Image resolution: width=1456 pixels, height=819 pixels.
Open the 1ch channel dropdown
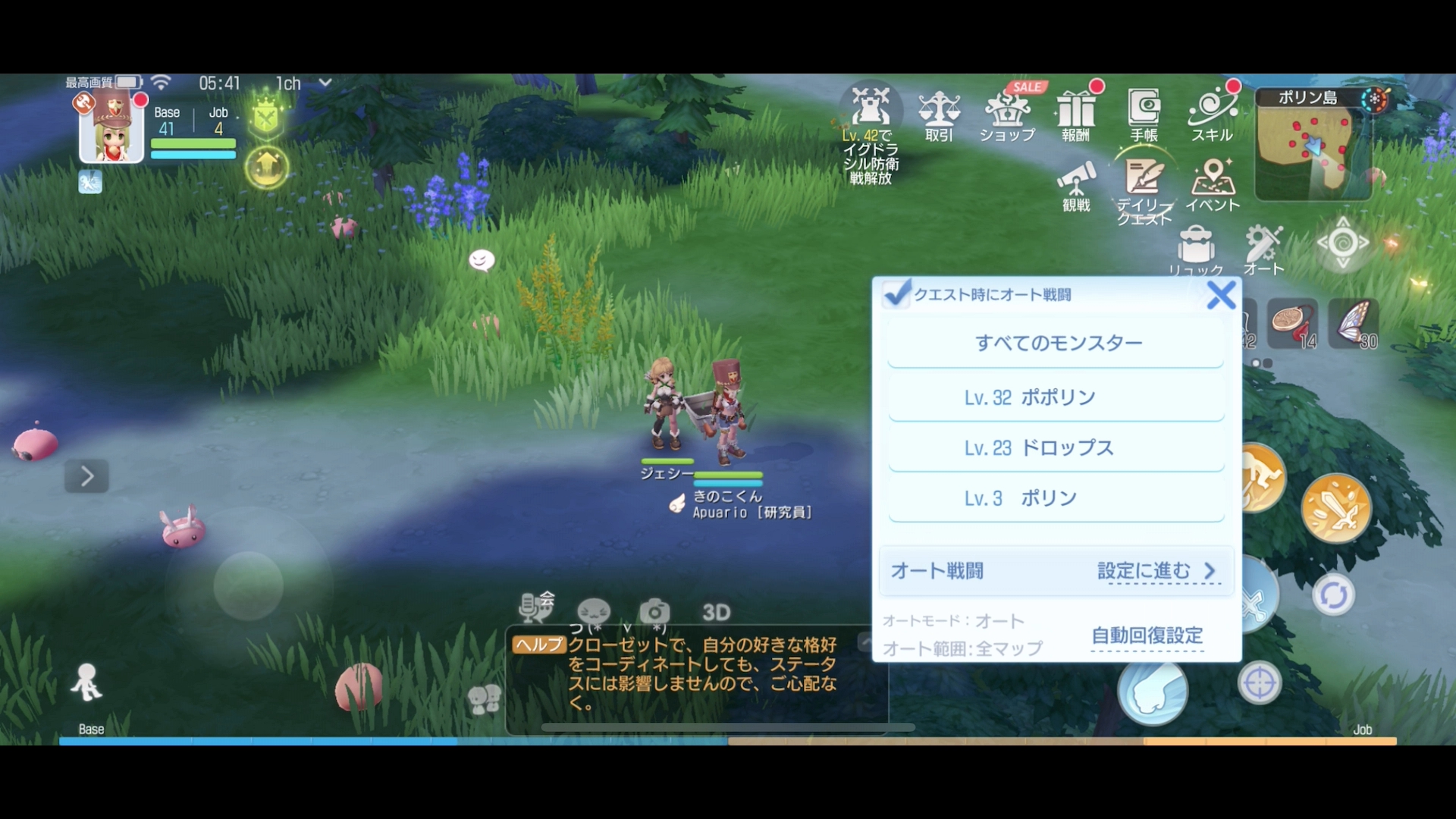[x=302, y=84]
